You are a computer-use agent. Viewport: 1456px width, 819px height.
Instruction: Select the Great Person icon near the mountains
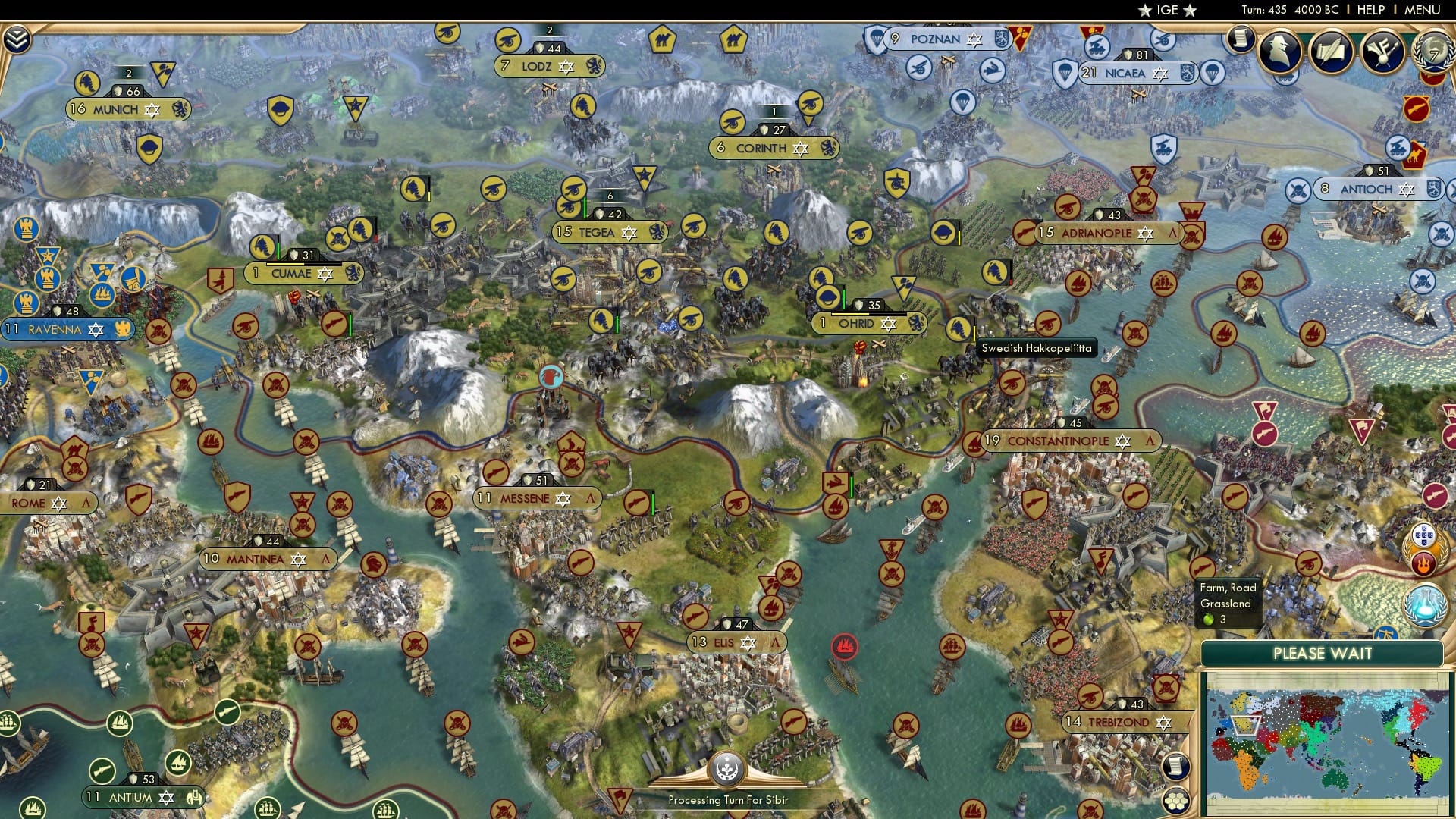(551, 376)
